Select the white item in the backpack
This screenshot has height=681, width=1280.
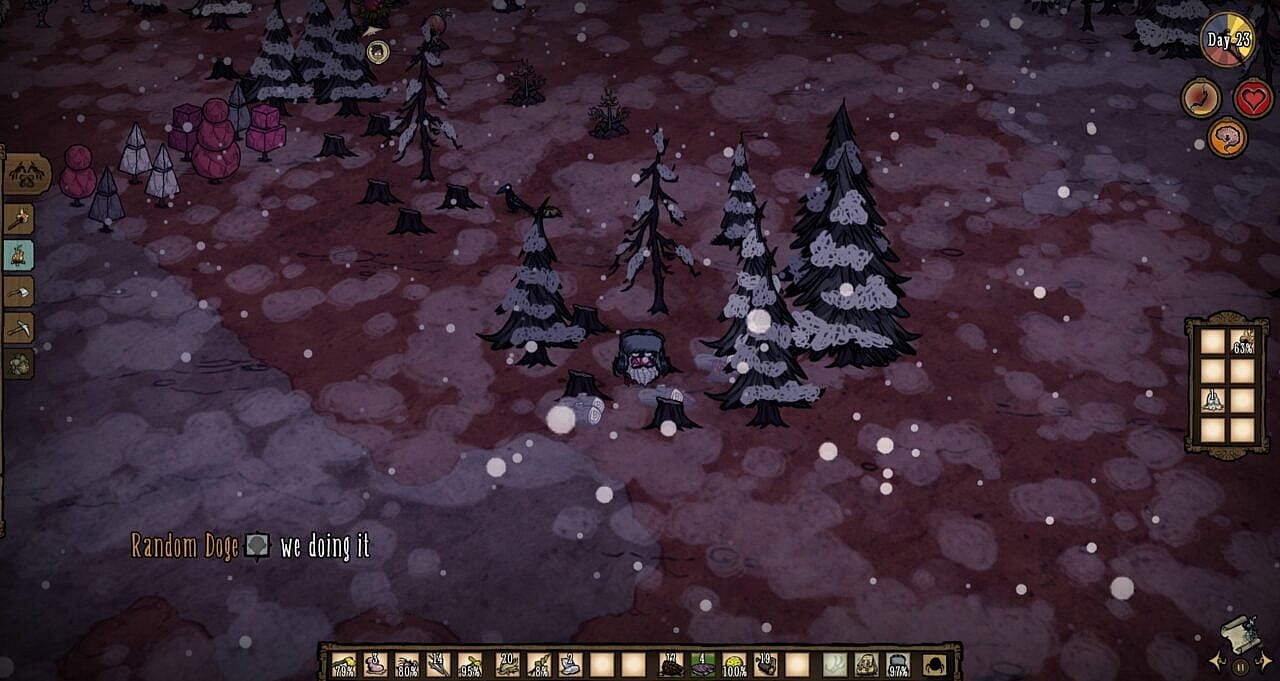1213,401
